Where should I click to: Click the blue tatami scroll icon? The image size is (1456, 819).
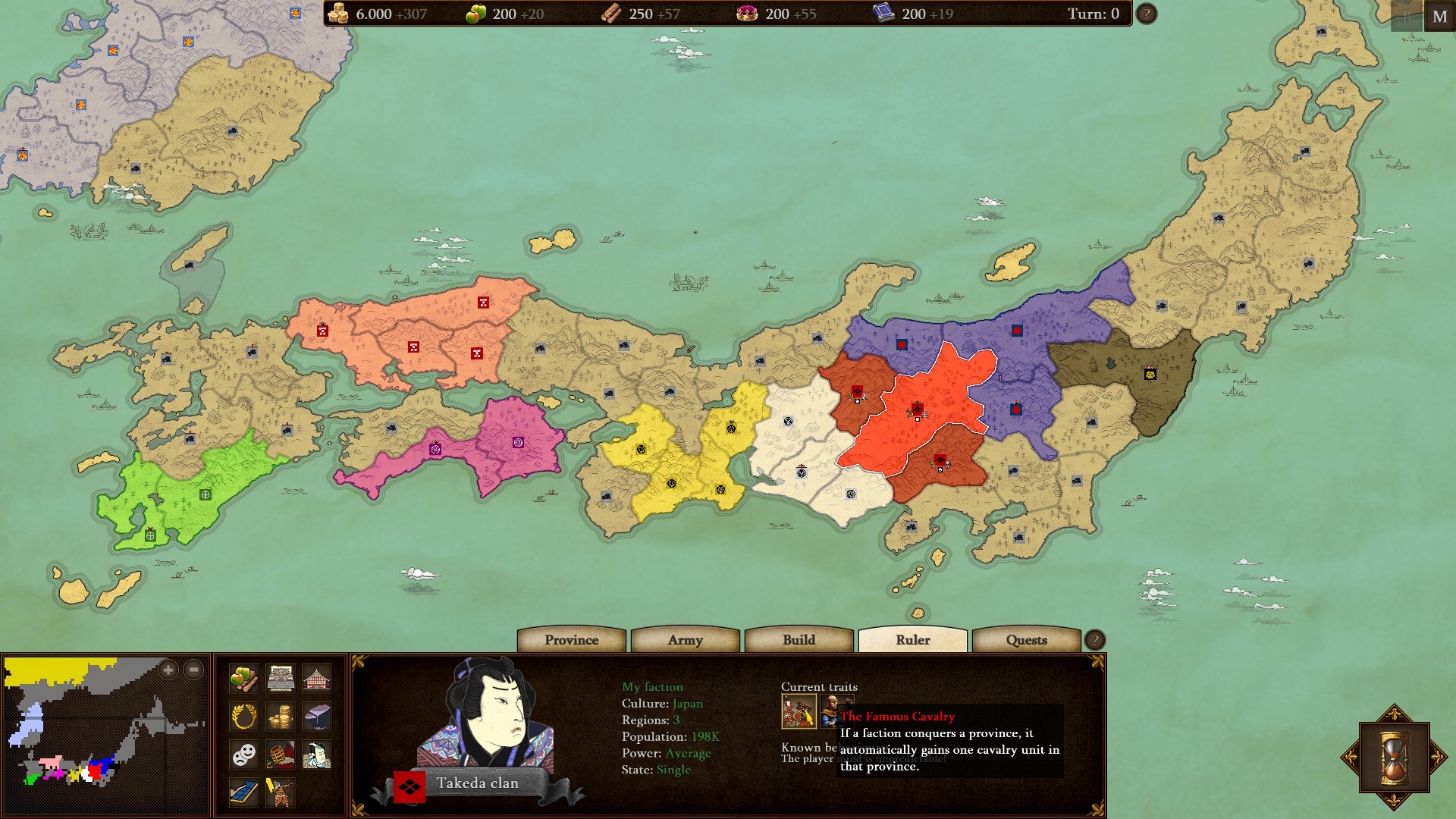tap(244, 792)
